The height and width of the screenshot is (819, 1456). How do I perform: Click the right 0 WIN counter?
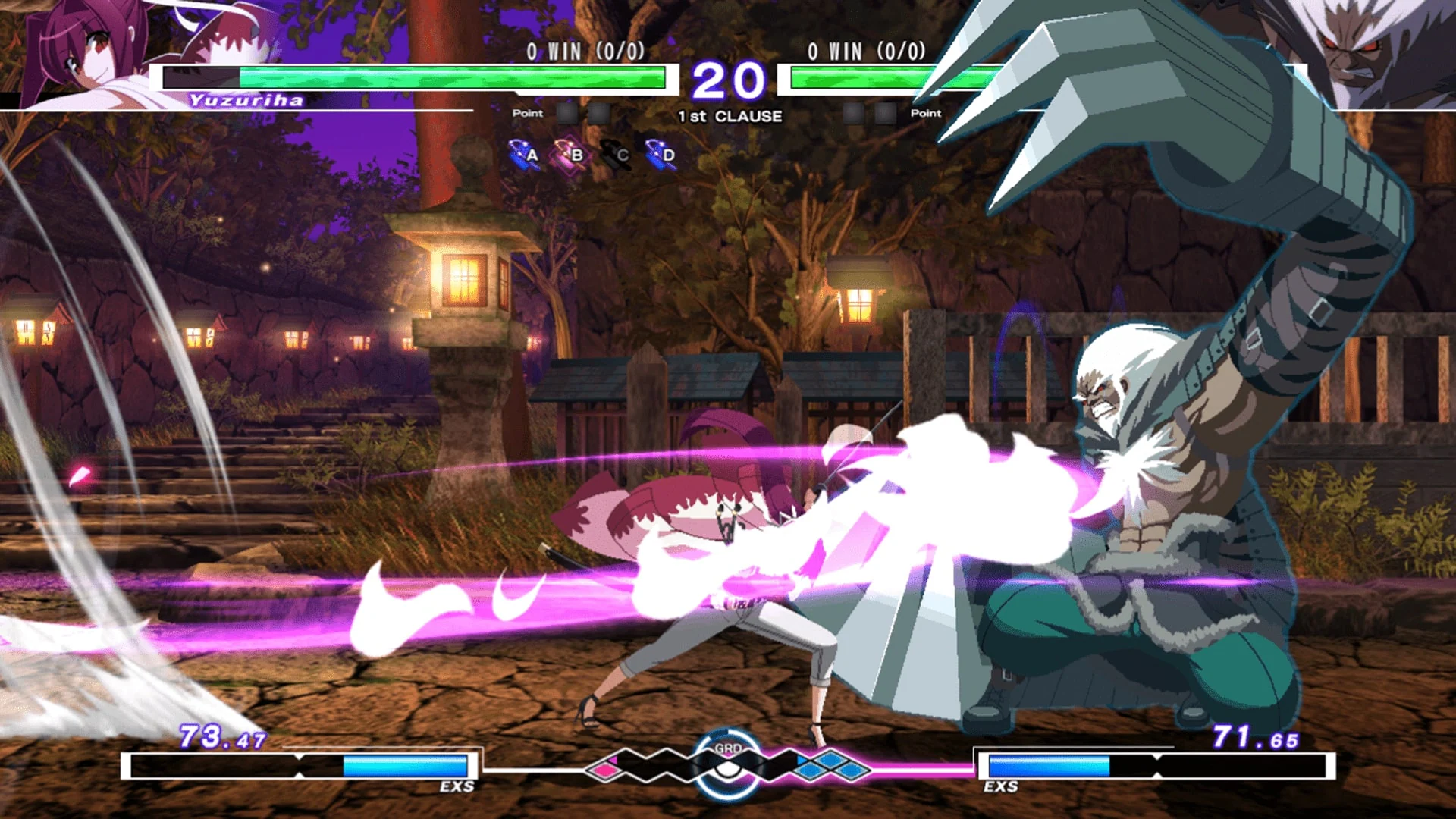864,53
